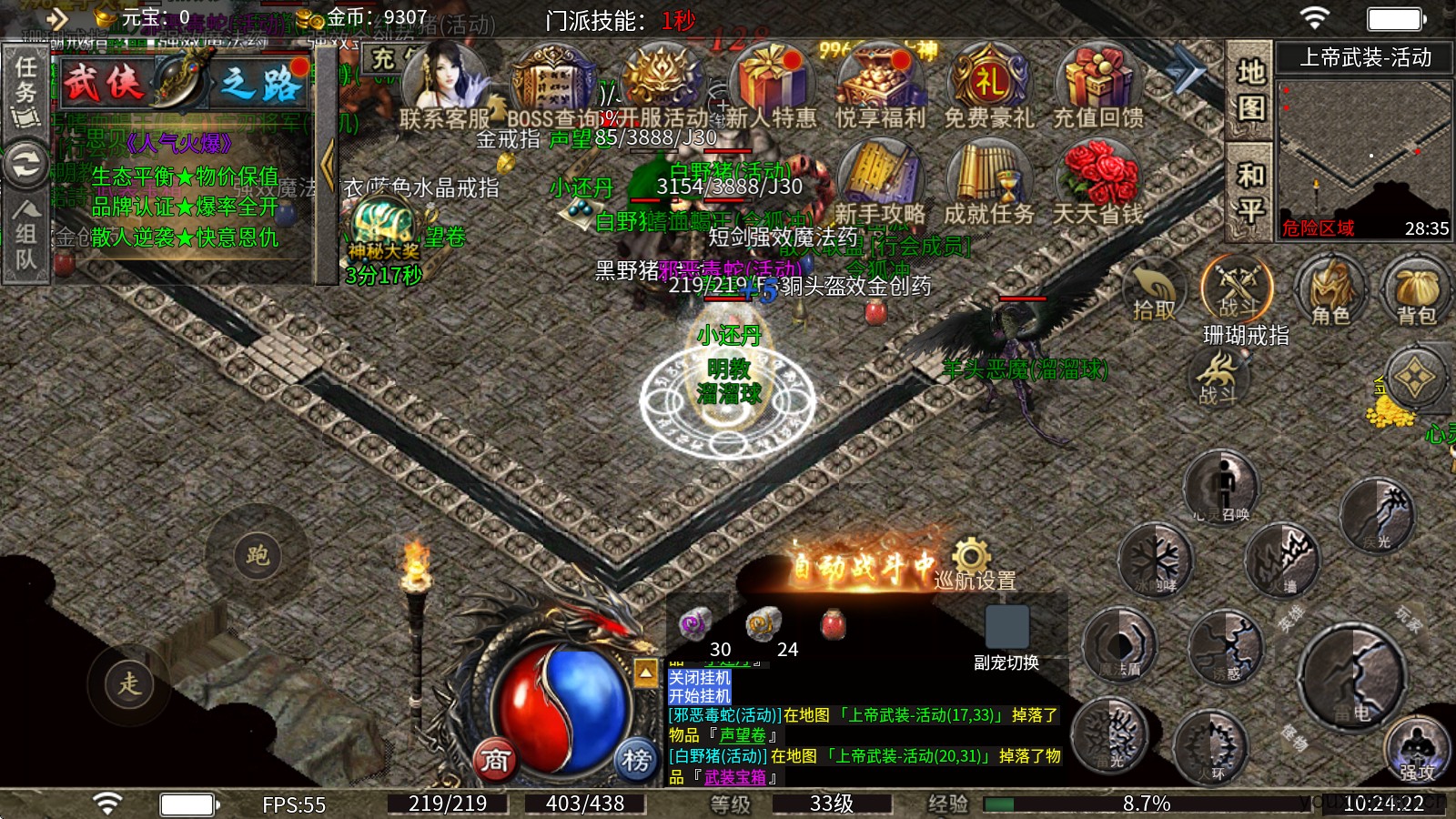Open the 新手攻略 beginner guide
The width and height of the screenshot is (1456, 819).
tap(879, 182)
